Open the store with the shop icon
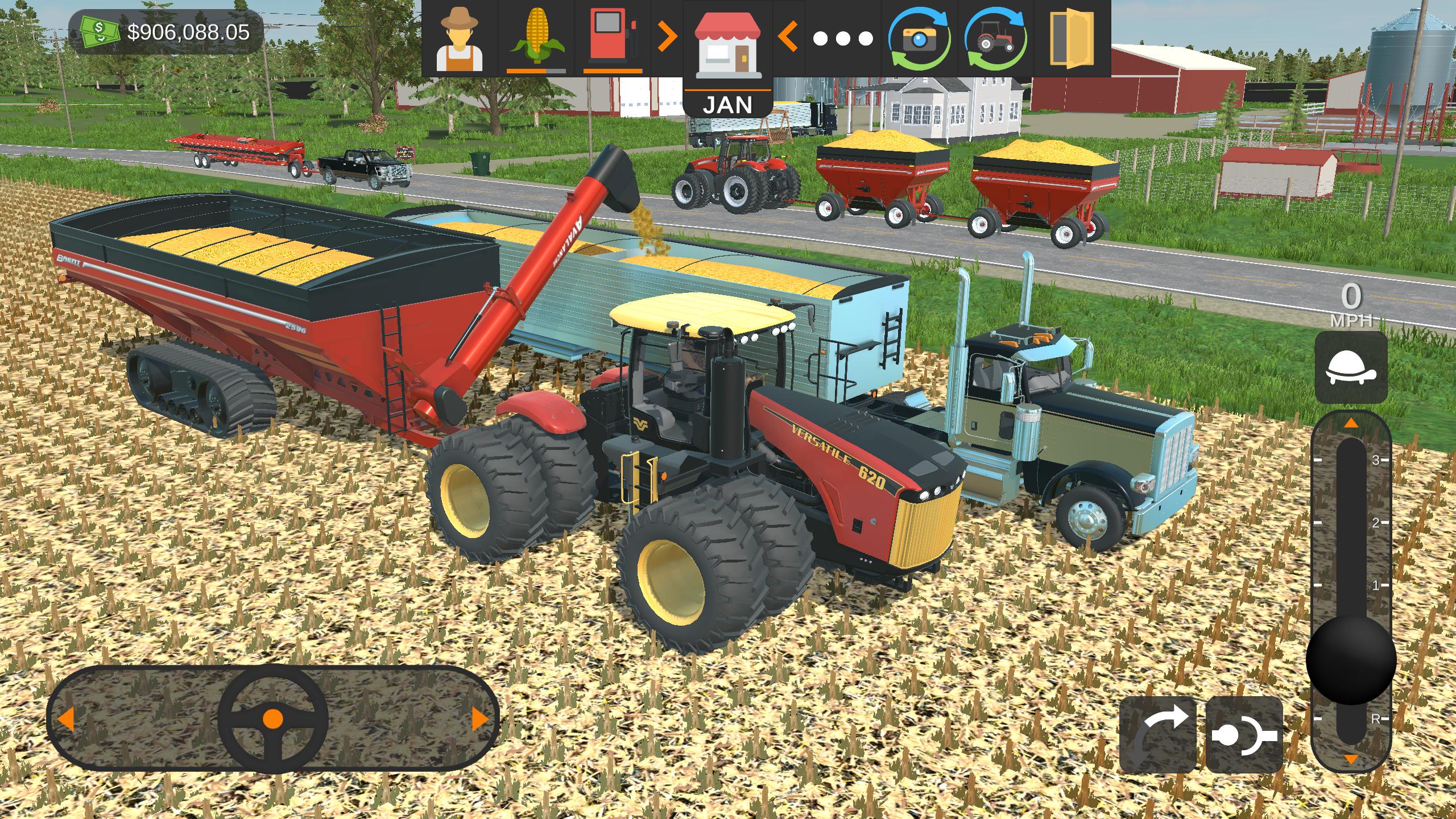1456x819 pixels. click(x=729, y=45)
